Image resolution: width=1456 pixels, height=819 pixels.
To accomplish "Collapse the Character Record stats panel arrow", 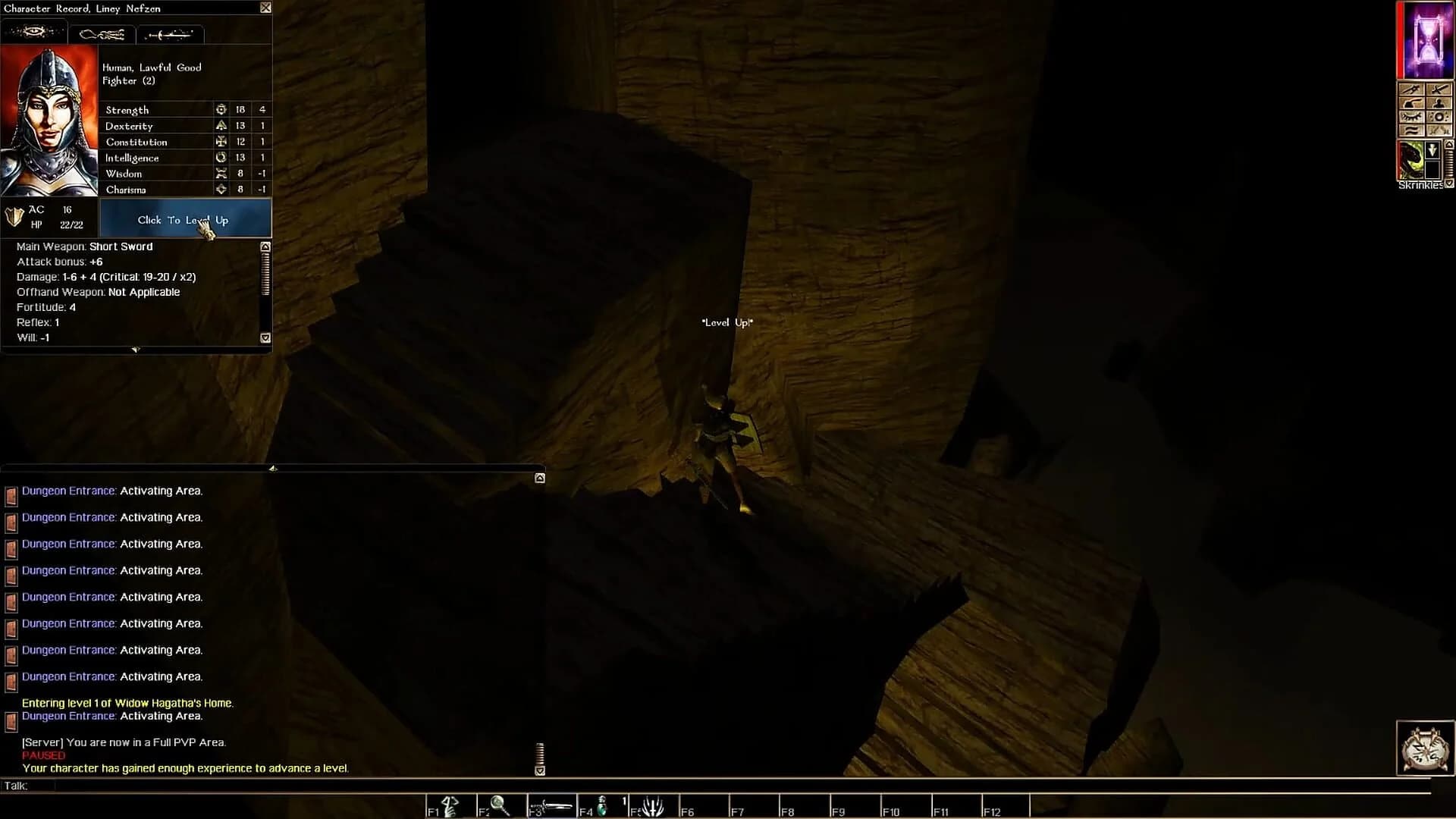I will coord(136,349).
